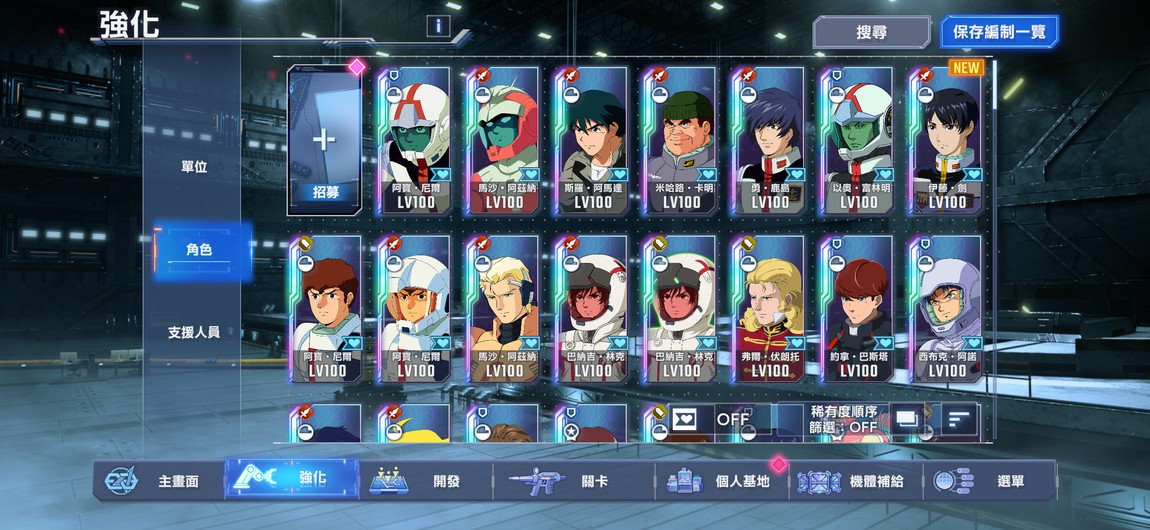Select the NEW 伊藤·劍 character card
1150x530 pixels.
tap(946, 140)
